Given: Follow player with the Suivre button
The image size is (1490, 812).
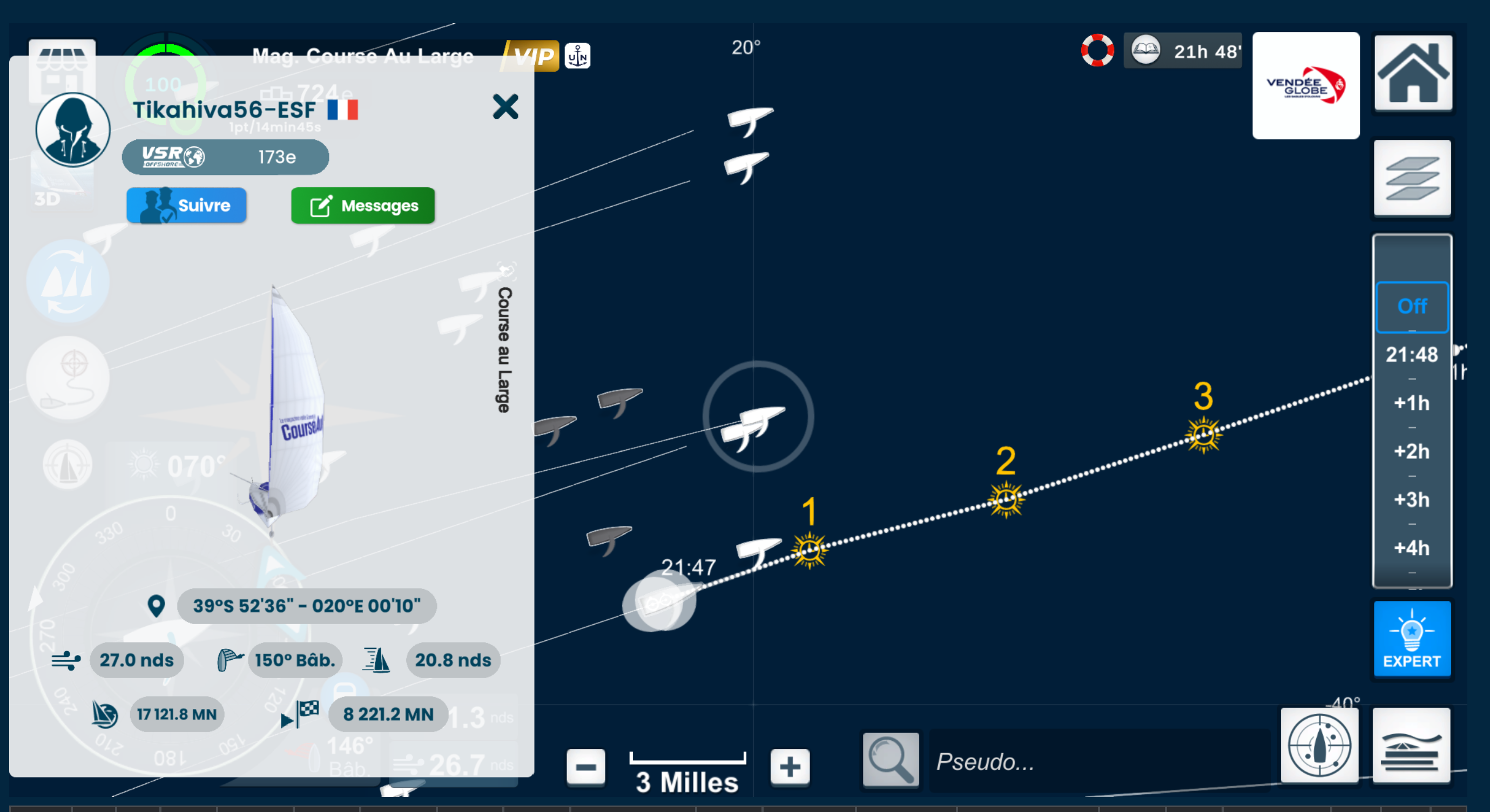Looking at the screenshot, I should (186, 205).
